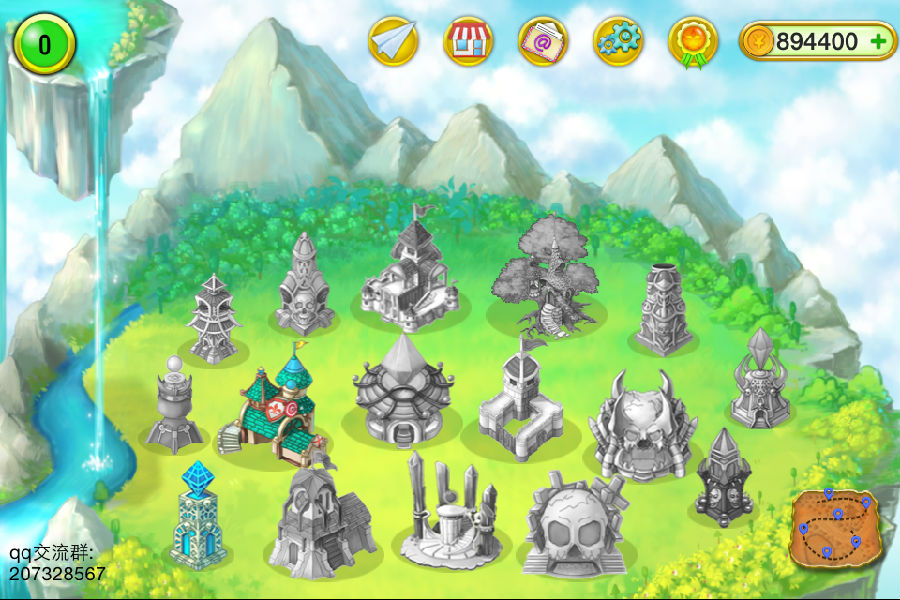Viewport: 900px width, 600px height.
Task: Select the large round dome hut level
Action: [397, 392]
